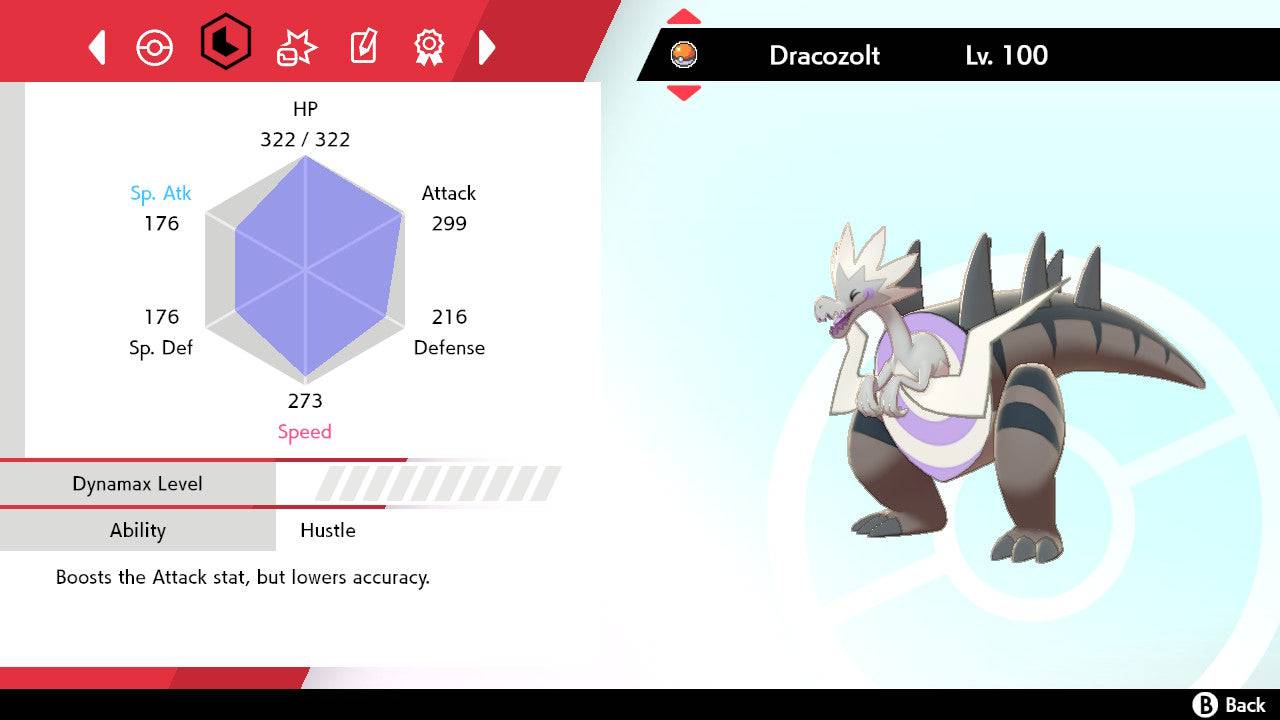Click the HP 322/322 stat value
Screen dimensions: 1280x720
coord(305,139)
